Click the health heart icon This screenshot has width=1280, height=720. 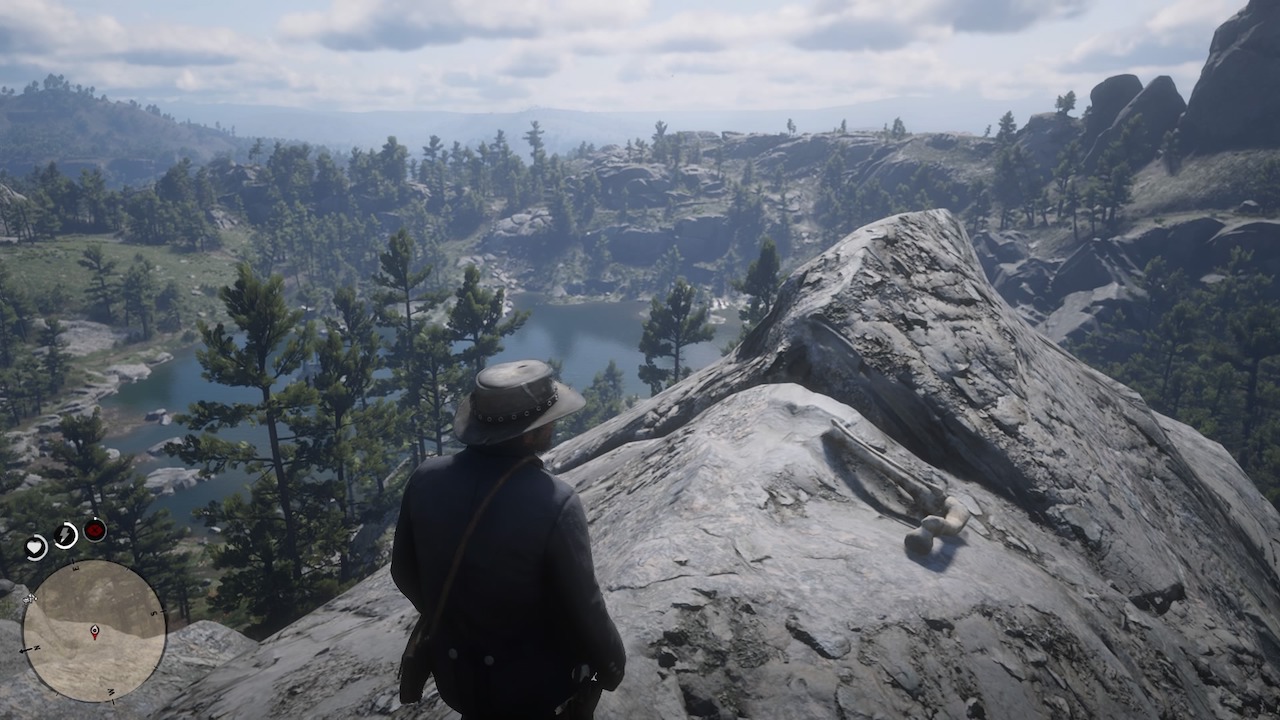coord(35,546)
